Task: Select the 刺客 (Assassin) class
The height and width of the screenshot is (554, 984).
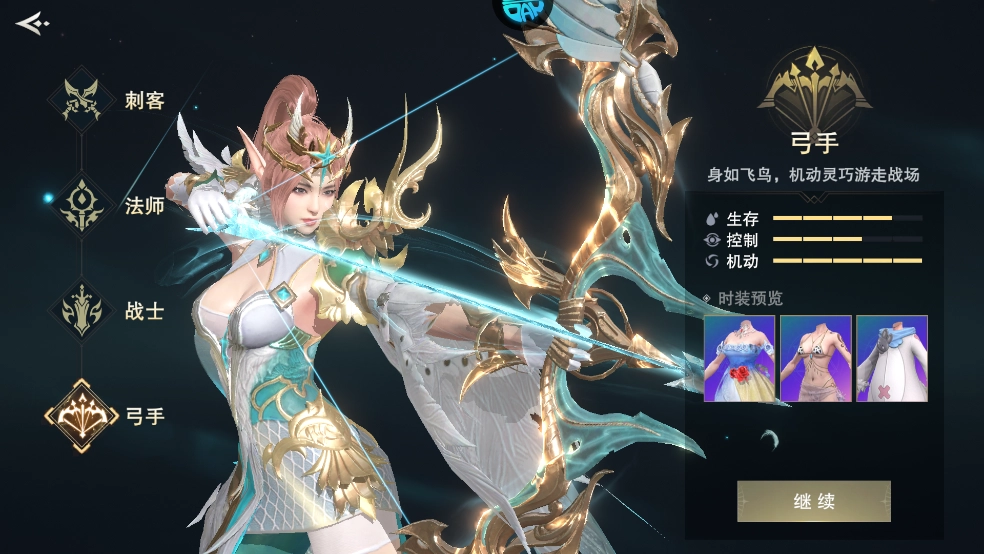Action: pyautogui.click(x=82, y=100)
